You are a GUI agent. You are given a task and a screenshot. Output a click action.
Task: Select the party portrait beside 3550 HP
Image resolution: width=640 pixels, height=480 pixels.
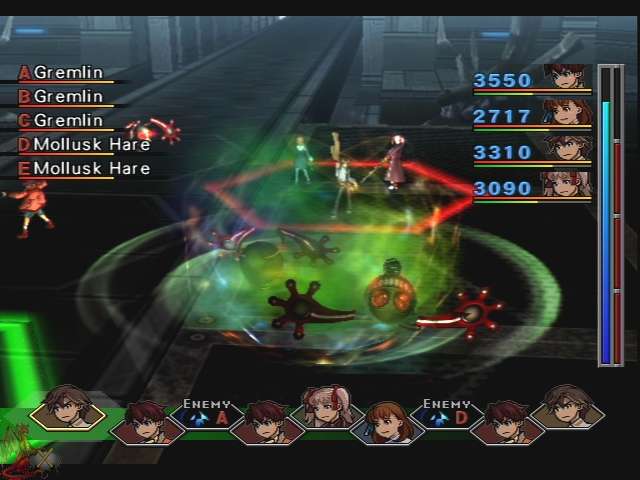point(567,77)
